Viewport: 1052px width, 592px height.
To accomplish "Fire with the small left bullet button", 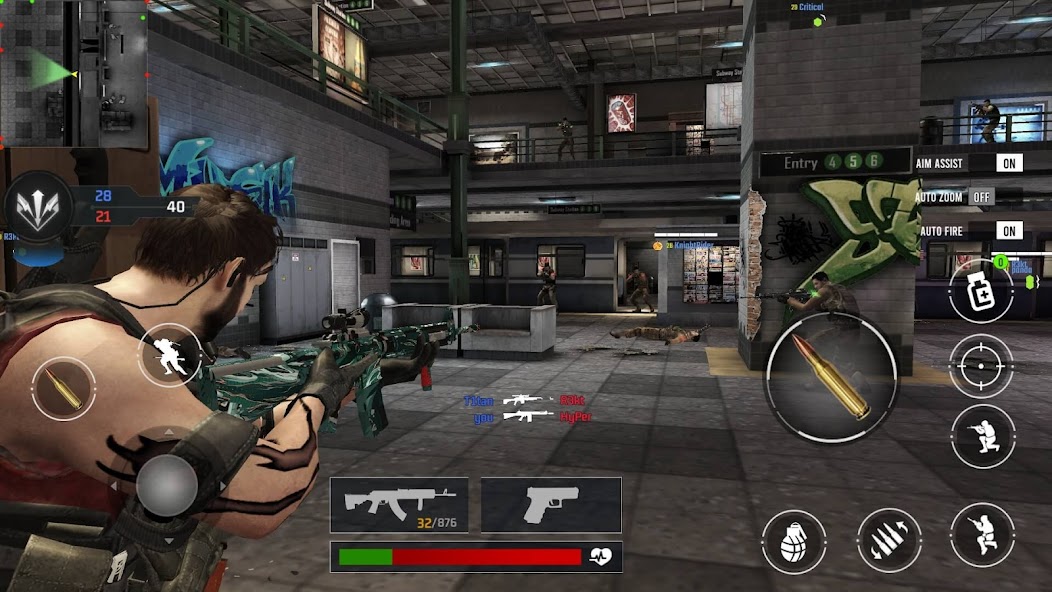I will (63, 389).
